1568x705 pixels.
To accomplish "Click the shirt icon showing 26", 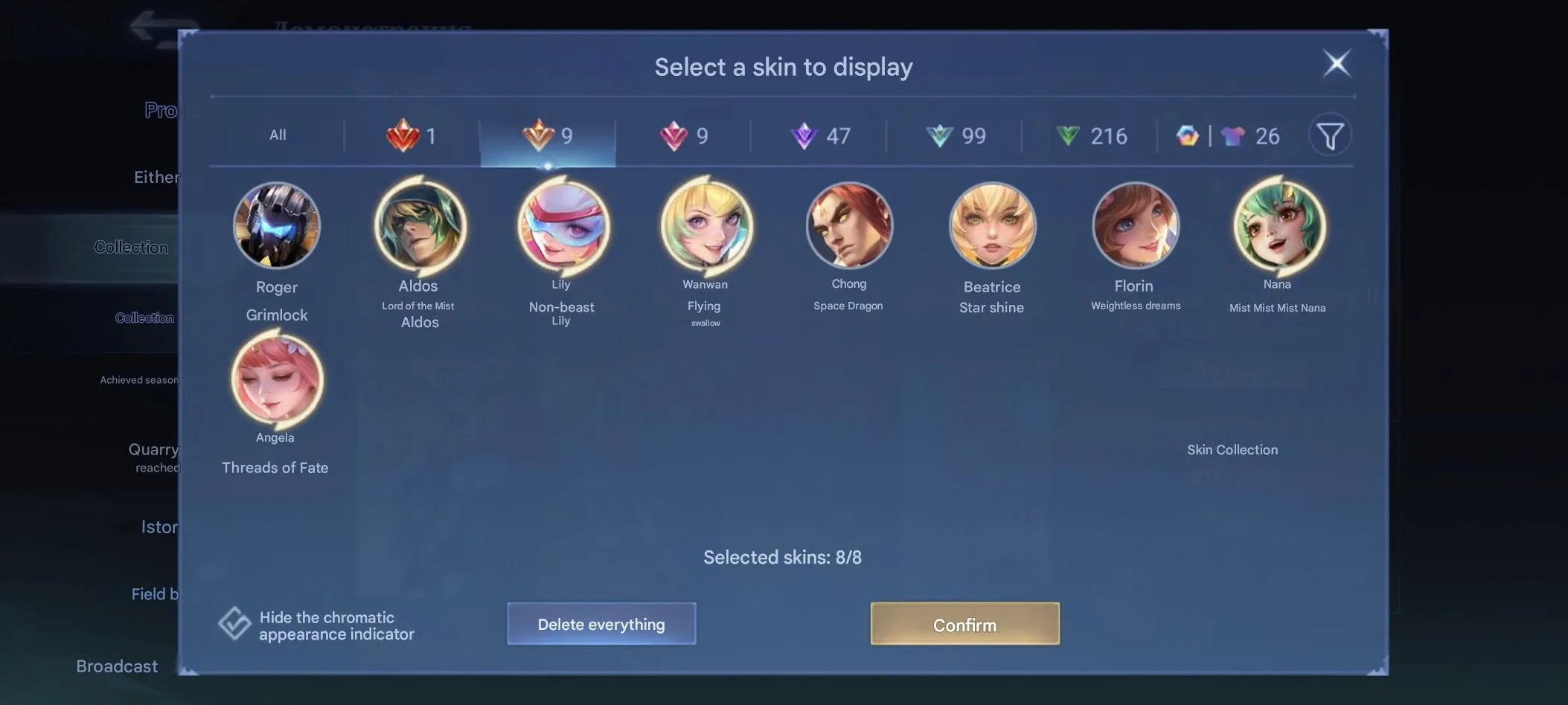I will pos(1250,135).
